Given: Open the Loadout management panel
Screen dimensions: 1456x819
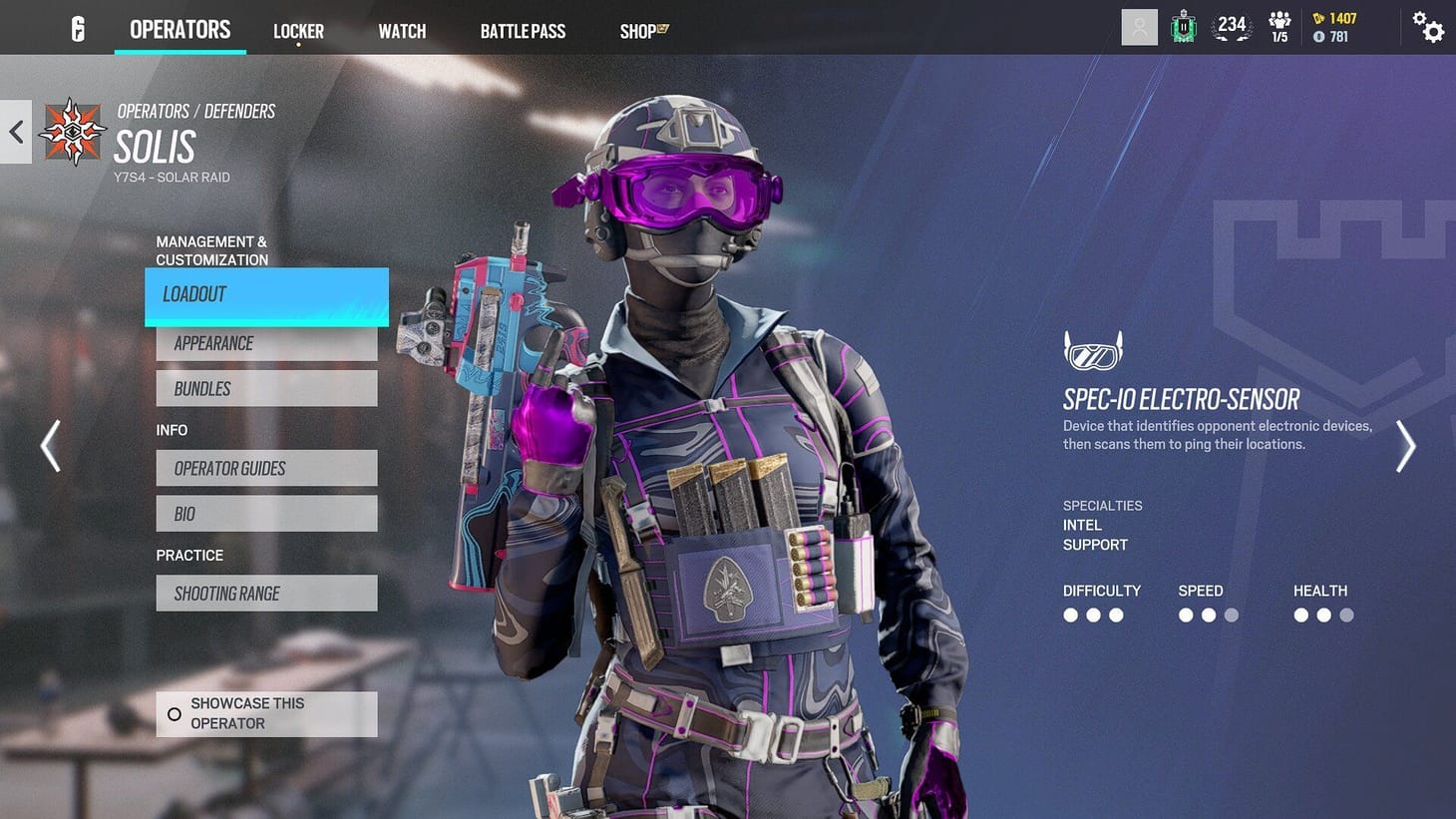Looking at the screenshot, I should (265, 294).
